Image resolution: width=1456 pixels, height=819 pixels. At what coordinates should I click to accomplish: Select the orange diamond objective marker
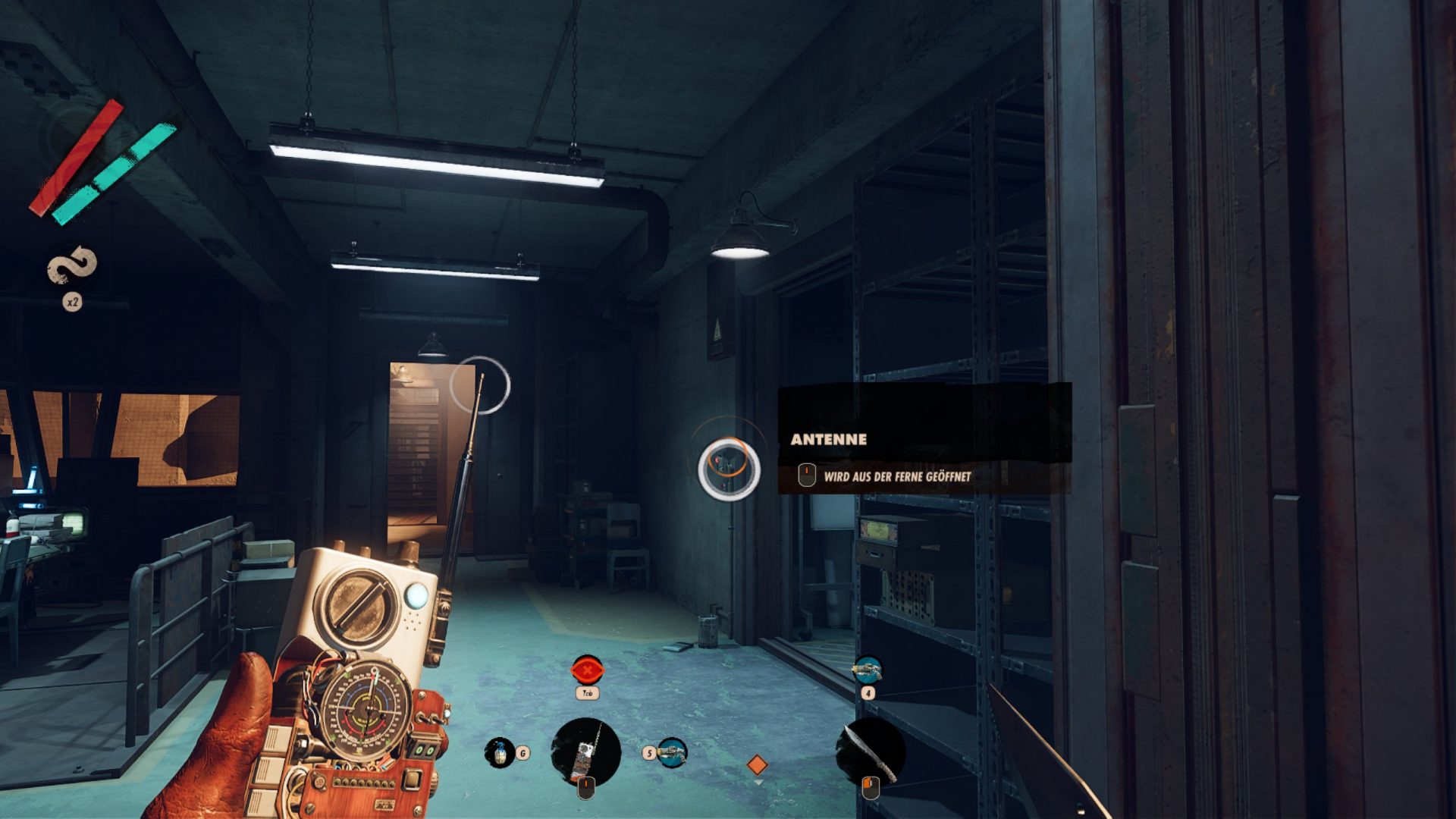pyautogui.click(x=757, y=764)
